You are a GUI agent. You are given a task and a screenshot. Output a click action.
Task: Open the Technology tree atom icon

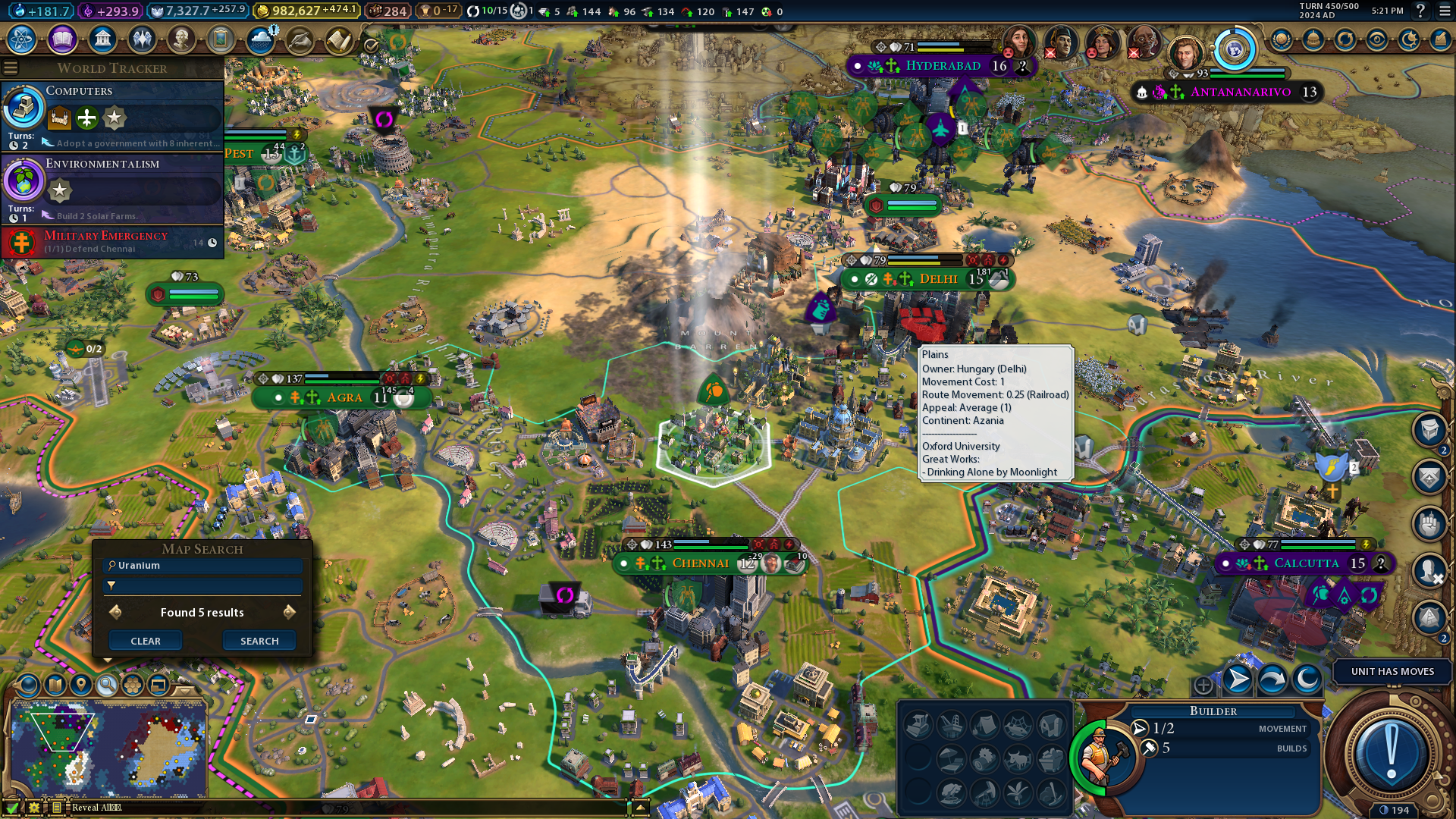tap(22, 39)
